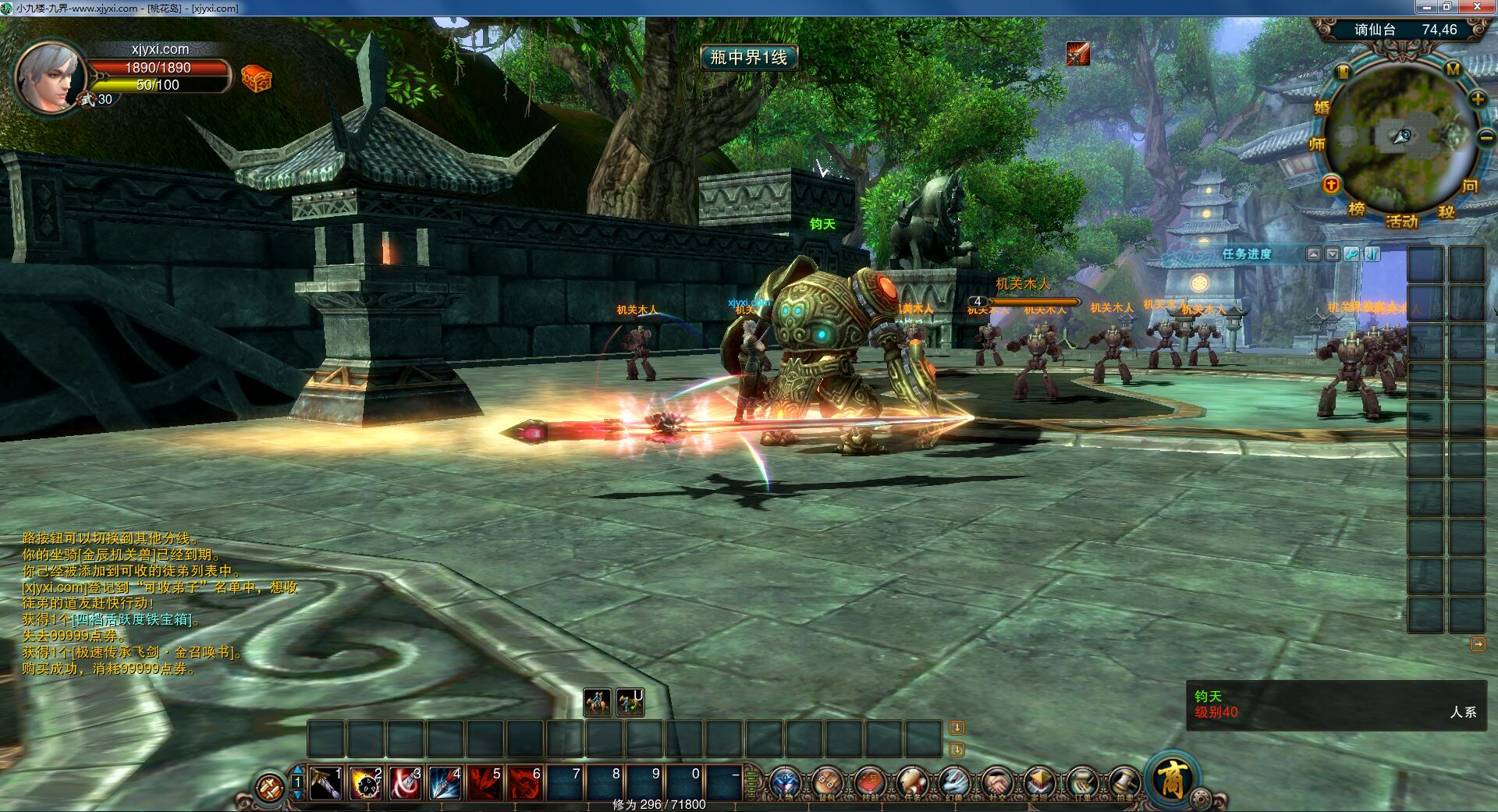Activate skill in hotbar slot 1

(x=325, y=783)
